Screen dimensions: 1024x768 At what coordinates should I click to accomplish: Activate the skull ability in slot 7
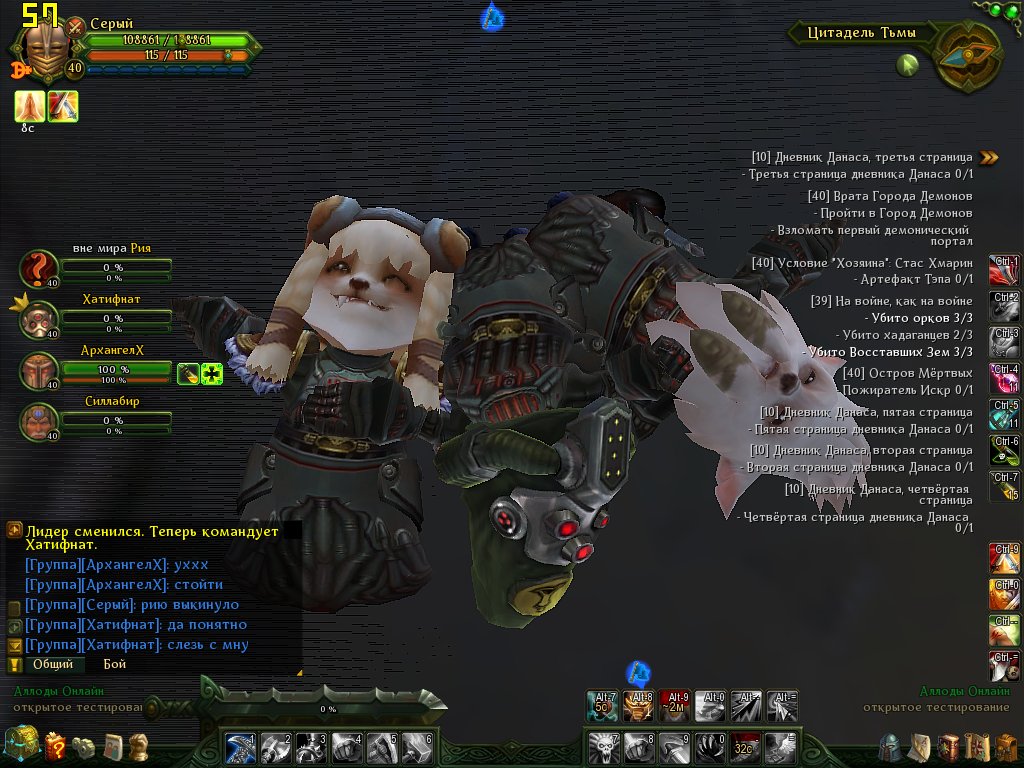point(603,747)
